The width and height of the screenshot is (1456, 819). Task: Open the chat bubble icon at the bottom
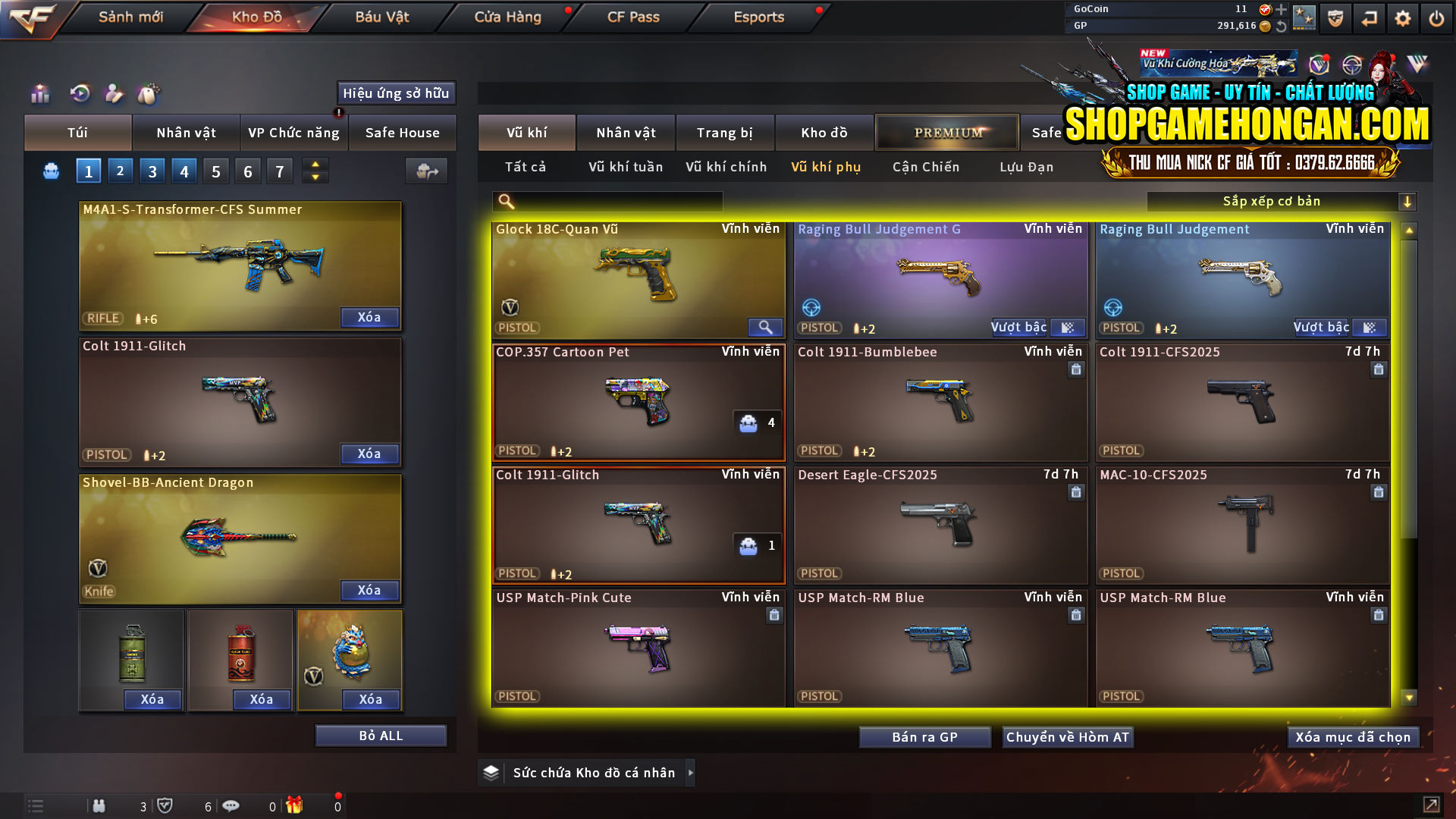click(x=231, y=805)
